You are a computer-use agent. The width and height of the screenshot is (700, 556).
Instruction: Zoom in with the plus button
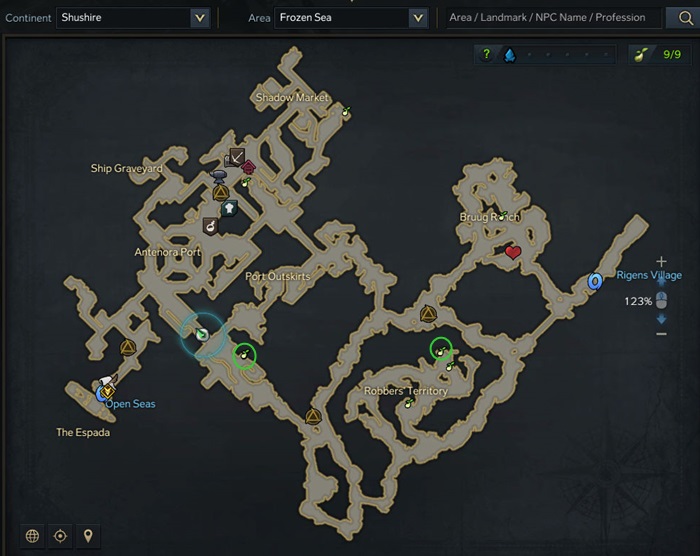(x=661, y=262)
